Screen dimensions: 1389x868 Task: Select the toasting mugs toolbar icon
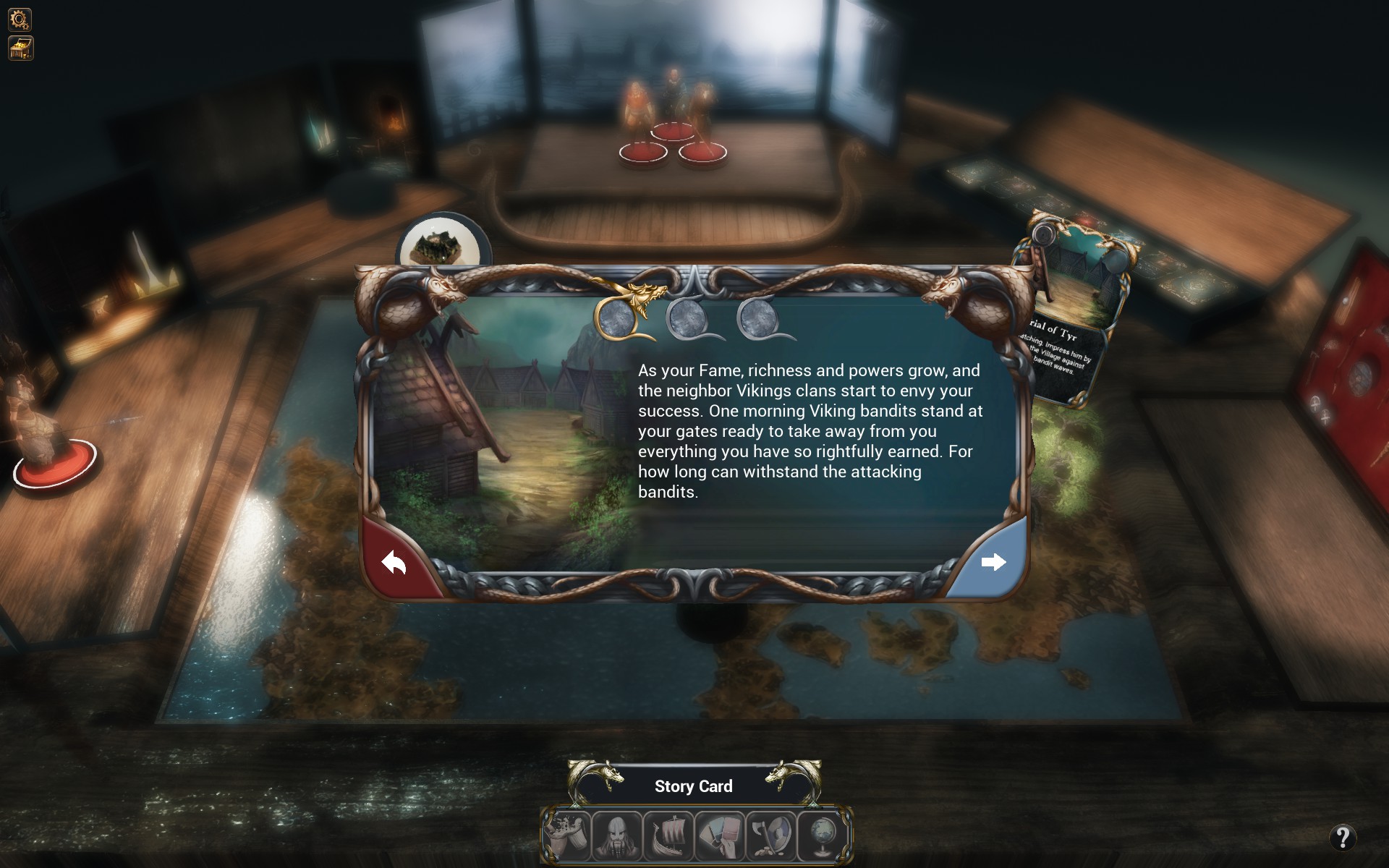tap(566, 836)
